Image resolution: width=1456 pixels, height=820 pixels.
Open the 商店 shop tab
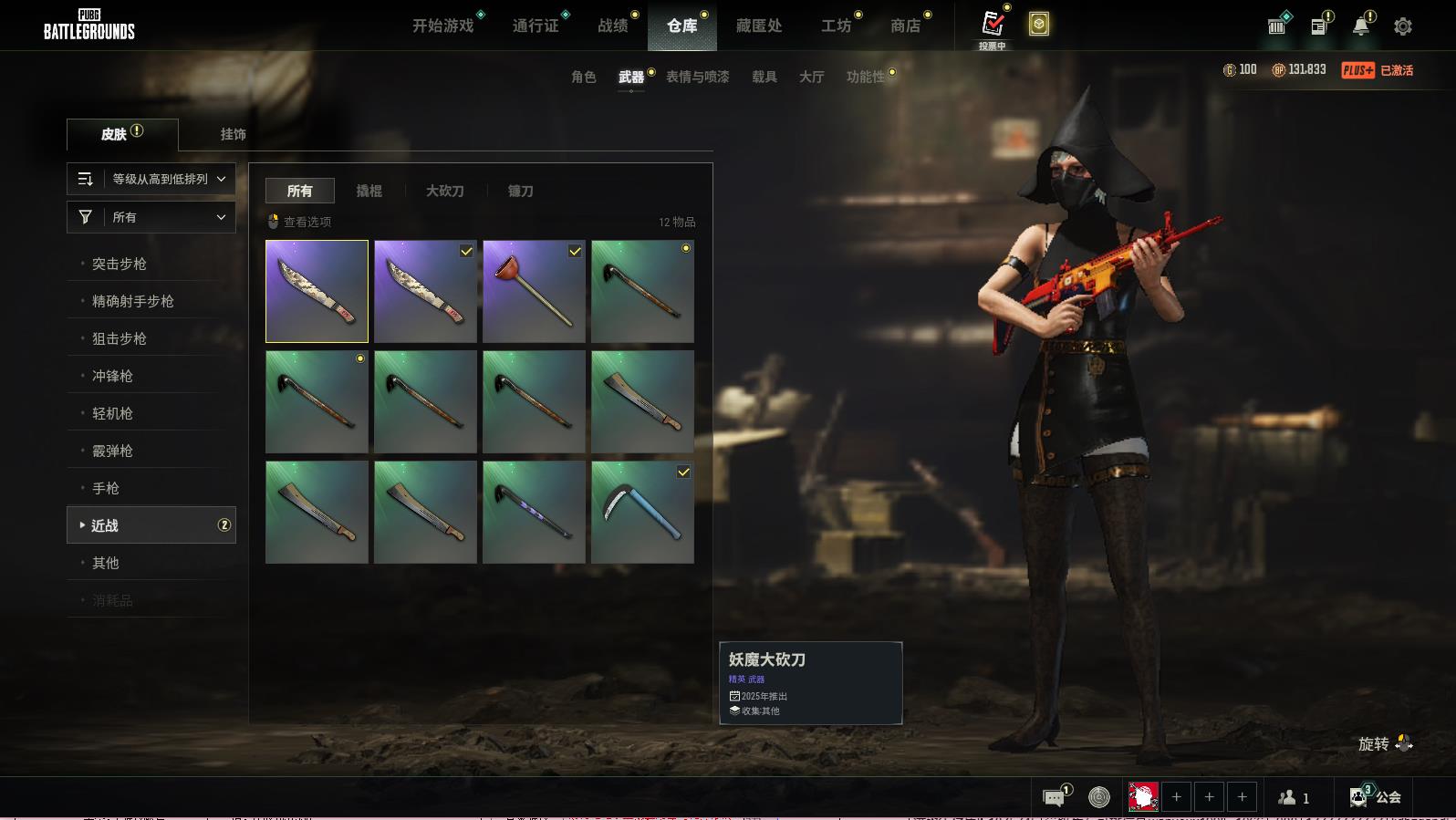[905, 26]
